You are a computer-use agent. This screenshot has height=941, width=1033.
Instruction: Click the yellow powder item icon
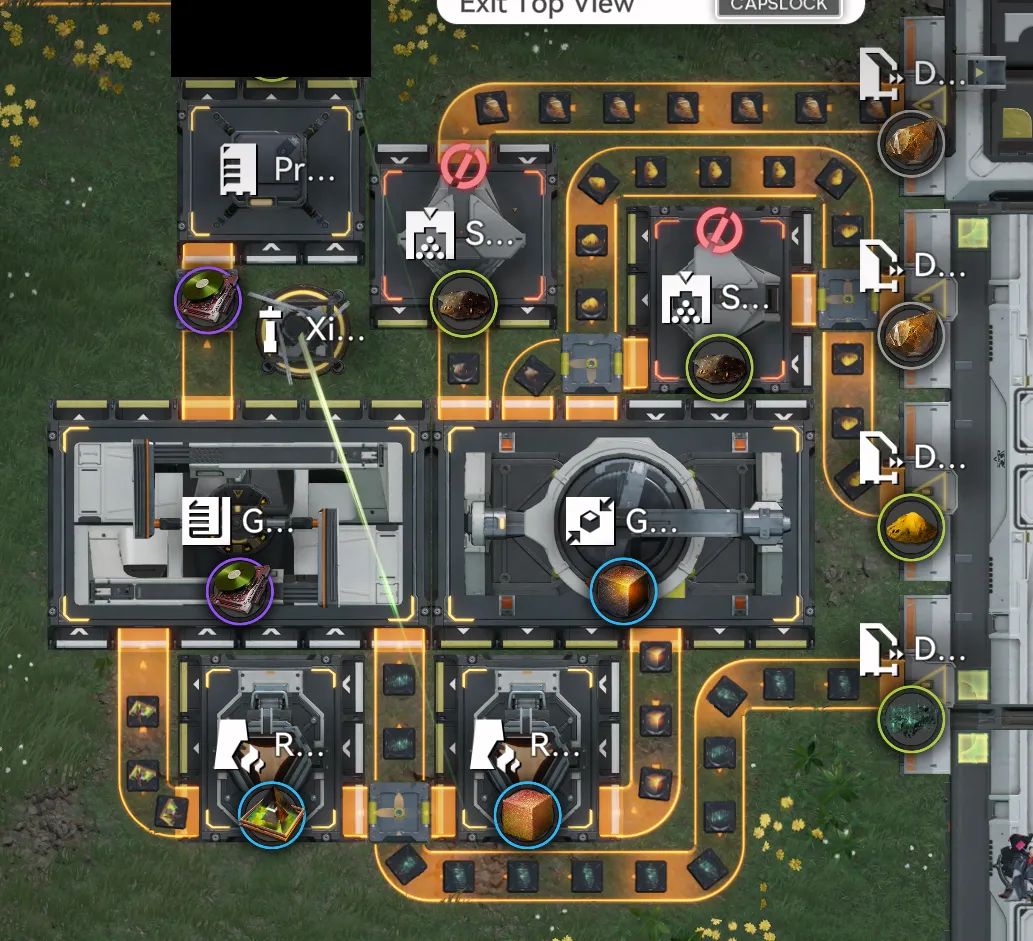tap(911, 527)
